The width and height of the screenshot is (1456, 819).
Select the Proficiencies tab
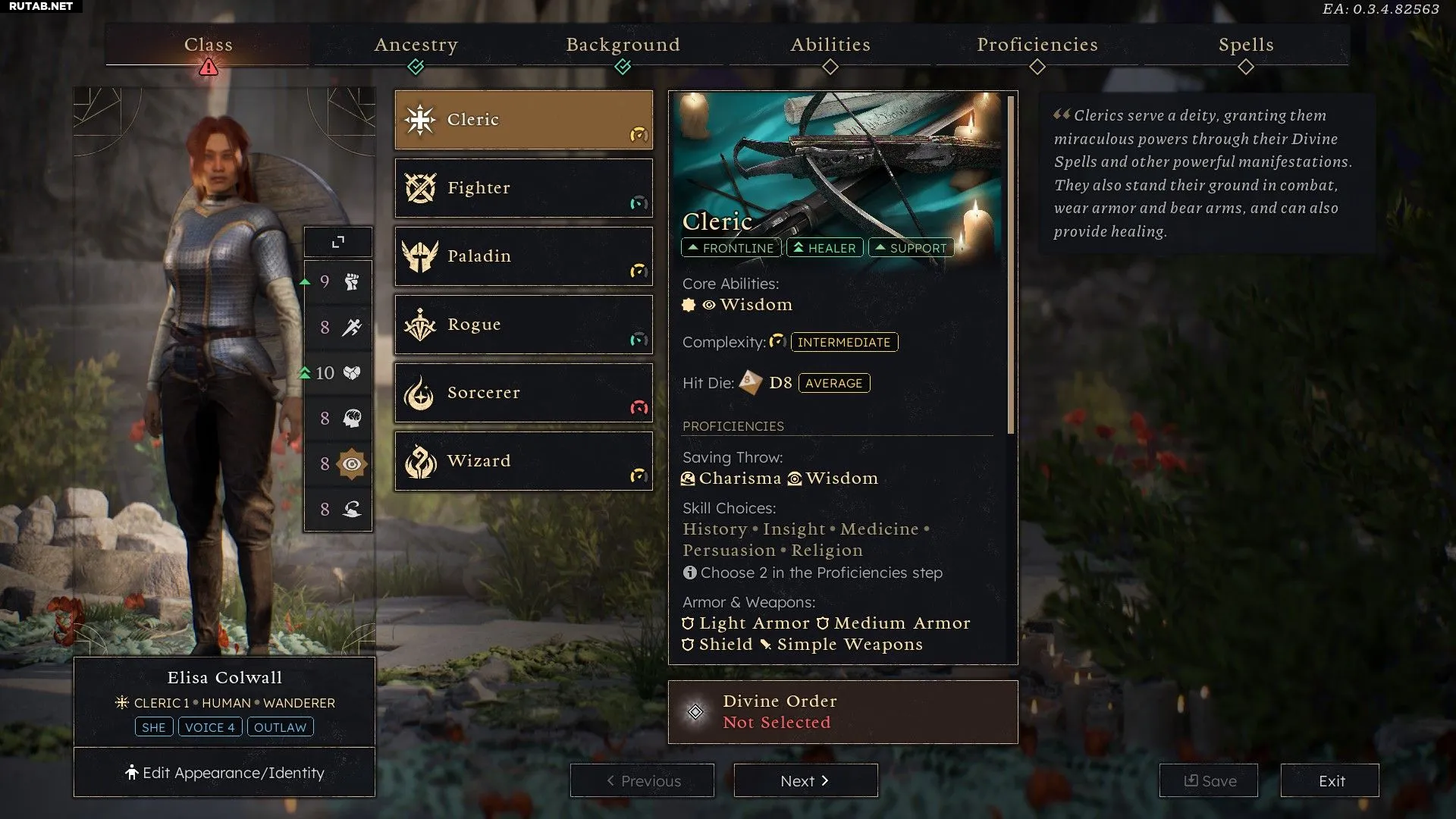coord(1037,45)
